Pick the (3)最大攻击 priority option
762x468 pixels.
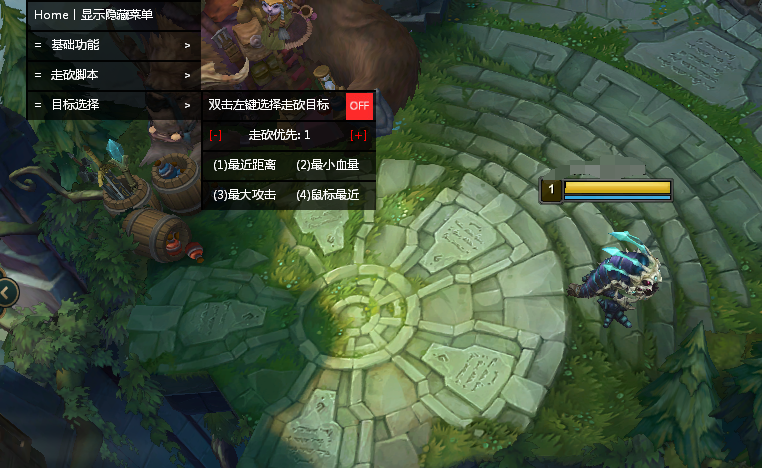click(245, 195)
